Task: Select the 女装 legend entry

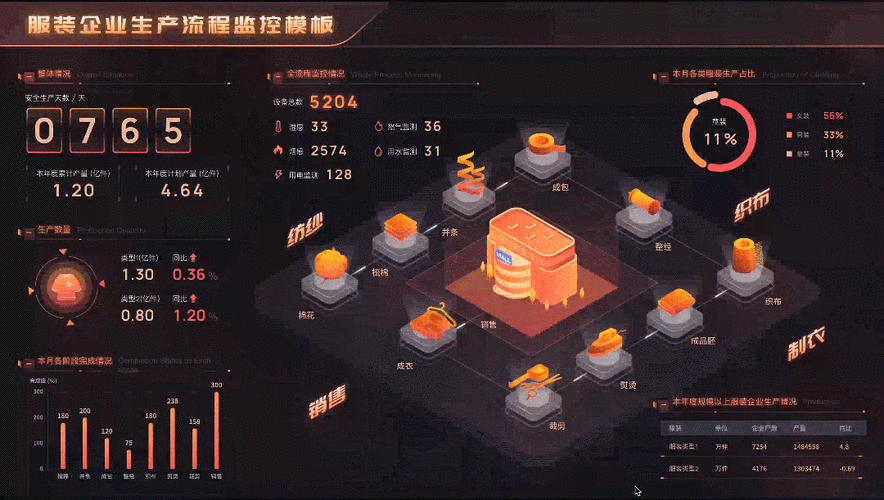Action: 803,116
